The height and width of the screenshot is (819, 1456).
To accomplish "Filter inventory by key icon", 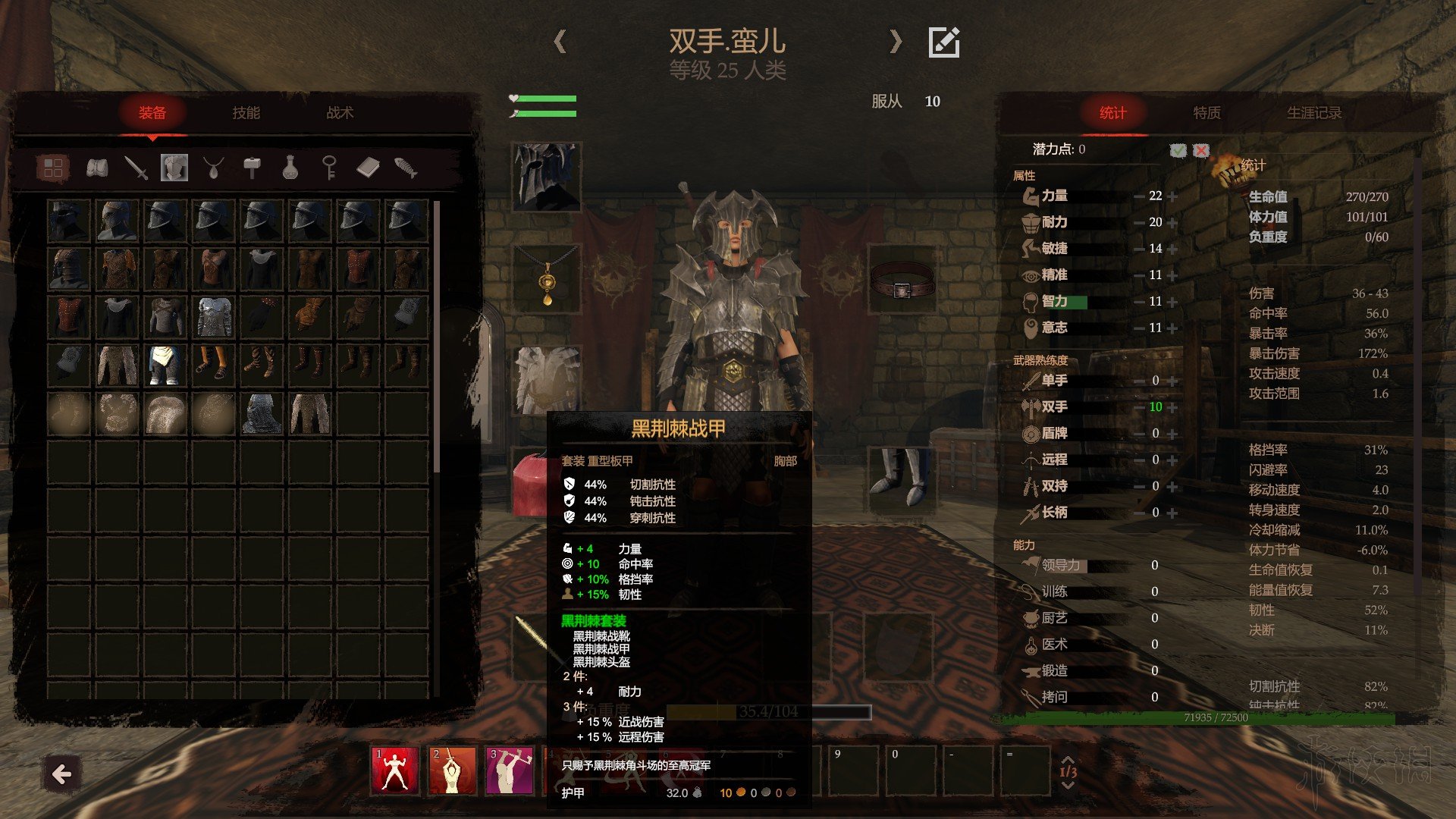I will [328, 168].
